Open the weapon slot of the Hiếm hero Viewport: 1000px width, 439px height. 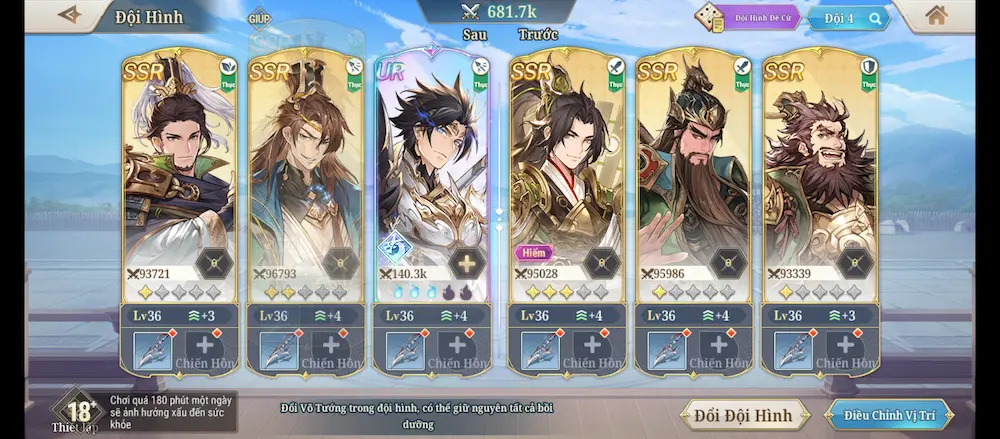click(x=541, y=351)
